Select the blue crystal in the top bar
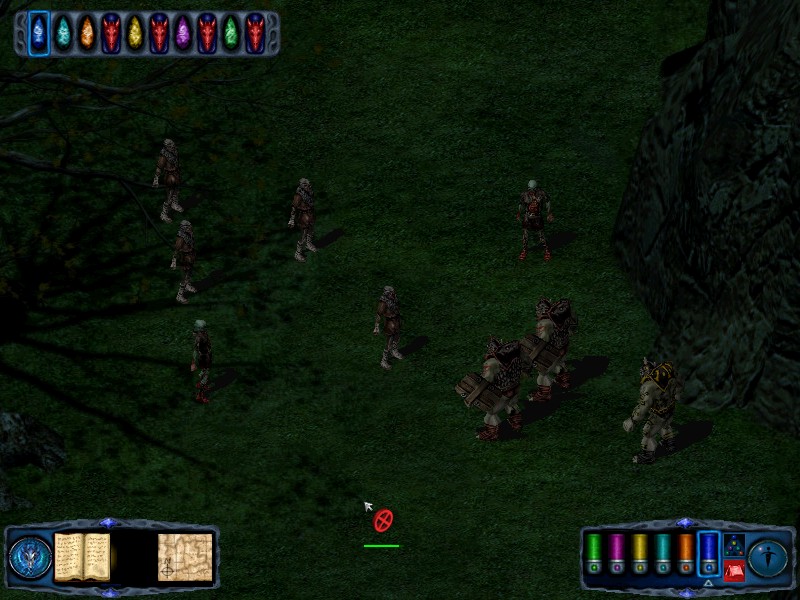Viewport: 800px width, 600px height. pos(39,33)
